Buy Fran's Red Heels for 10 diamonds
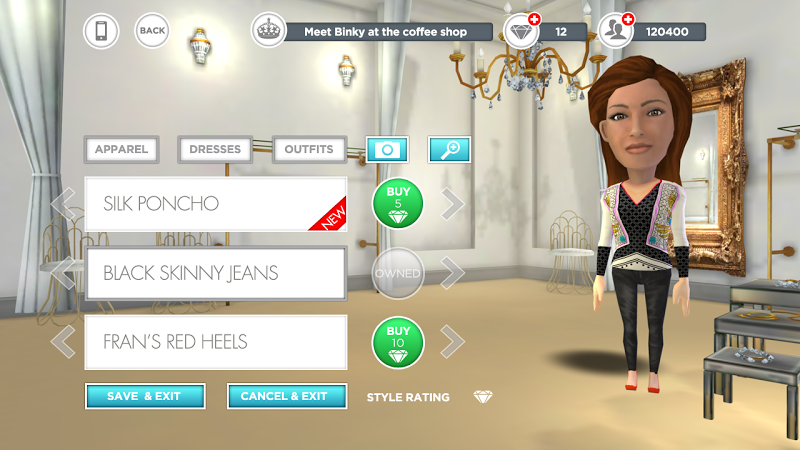The width and height of the screenshot is (800, 450). pos(397,342)
